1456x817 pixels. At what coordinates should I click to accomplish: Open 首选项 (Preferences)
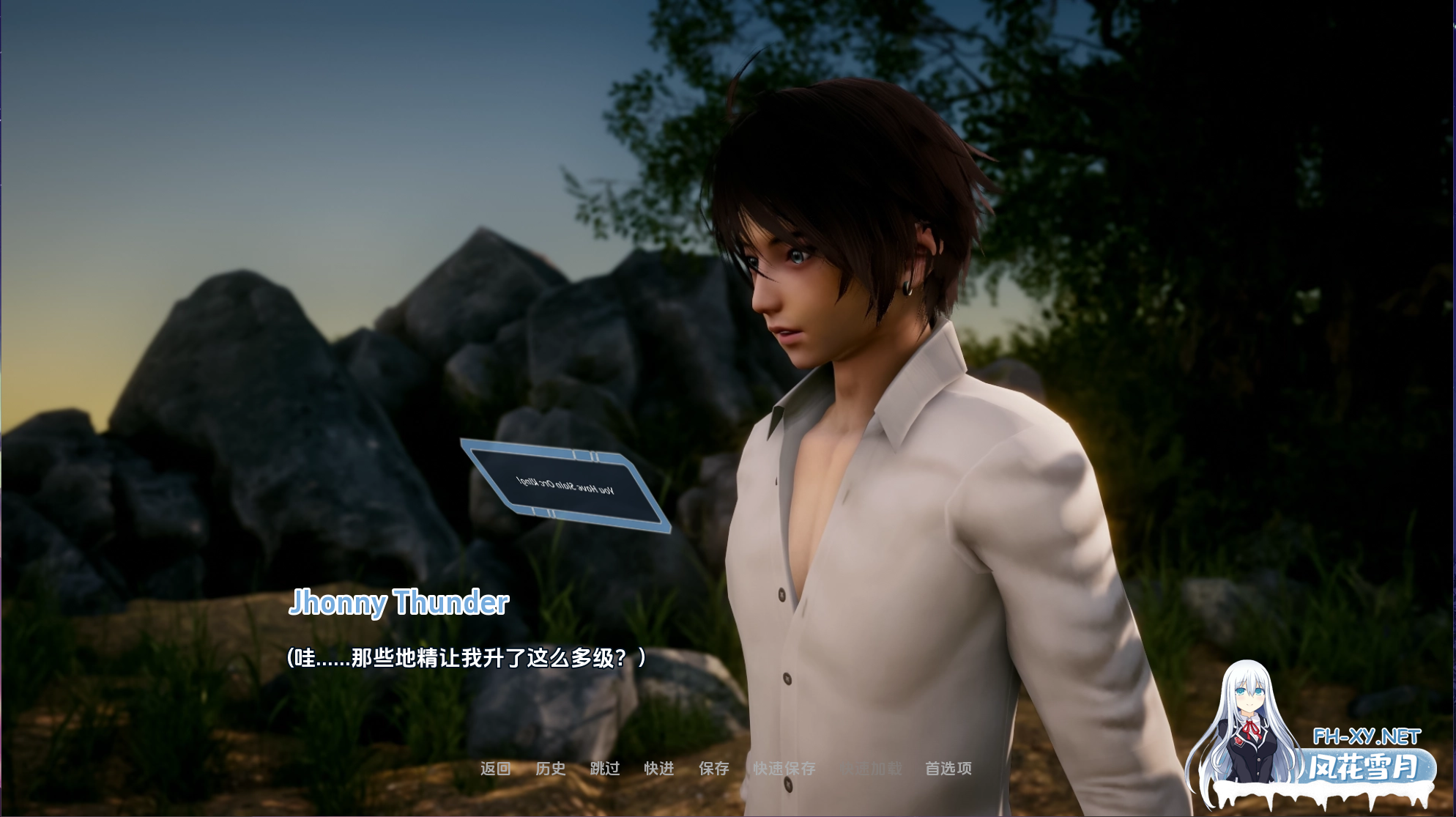coord(948,768)
